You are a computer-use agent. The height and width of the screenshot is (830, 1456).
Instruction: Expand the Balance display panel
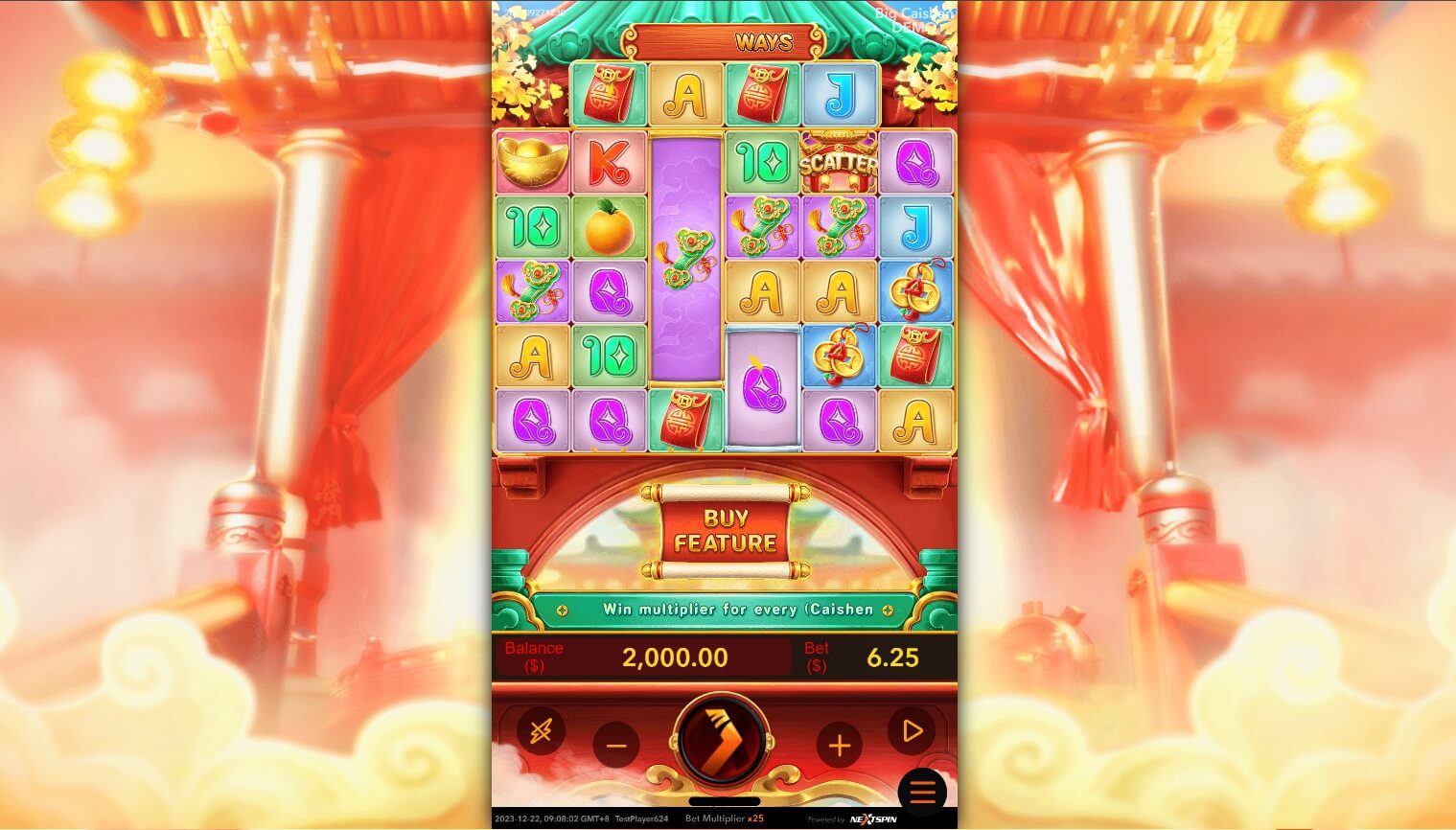point(644,657)
